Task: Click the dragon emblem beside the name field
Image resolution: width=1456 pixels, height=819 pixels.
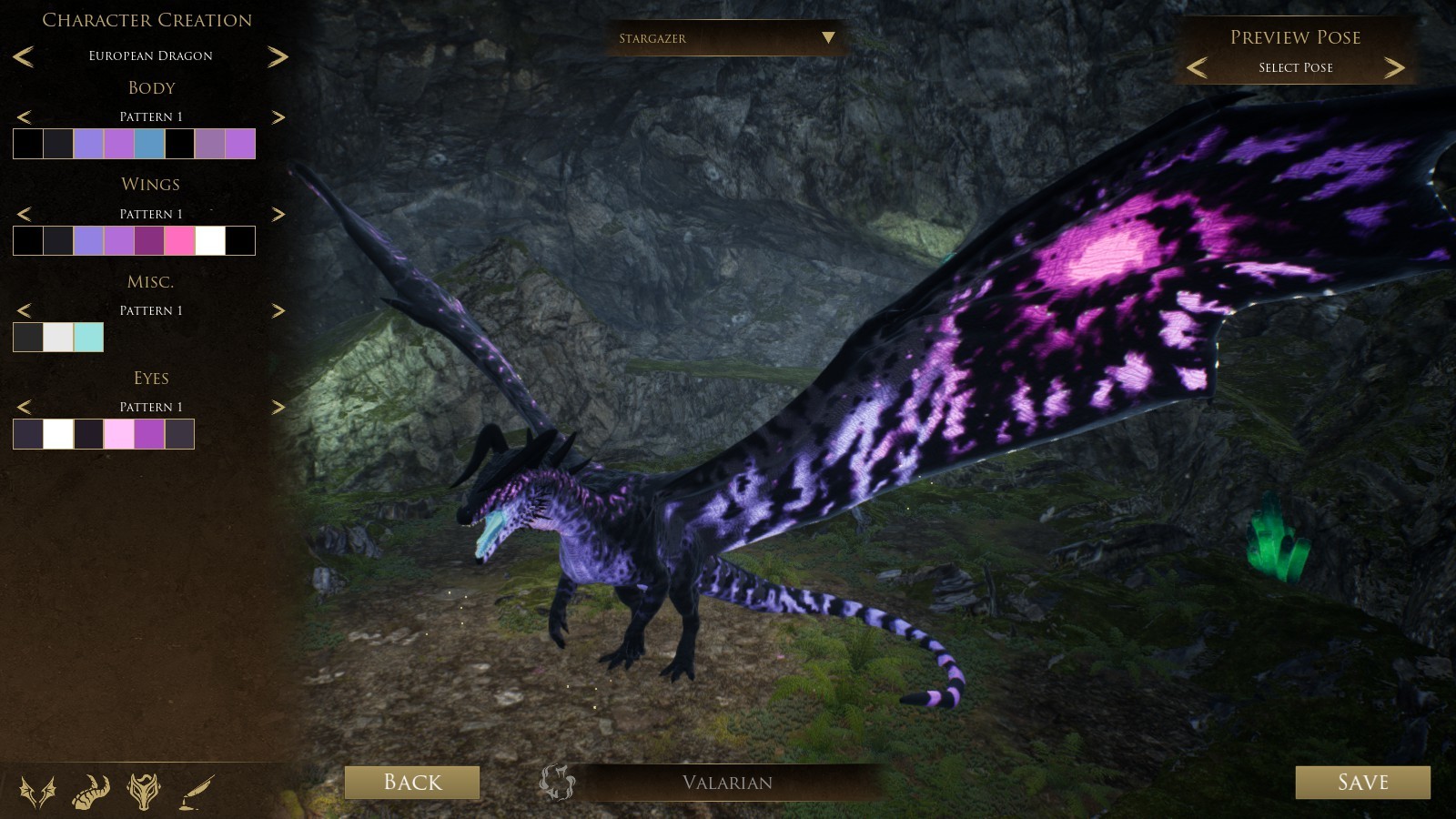Action: (558, 783)
